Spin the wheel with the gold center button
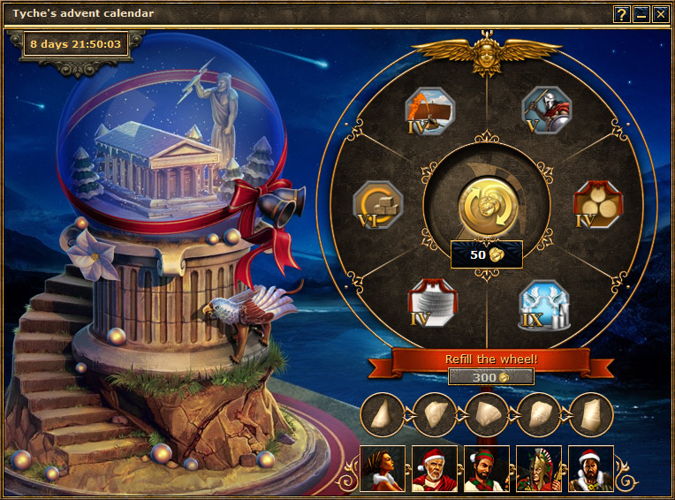The image size is (675, 500). point(486,206)
